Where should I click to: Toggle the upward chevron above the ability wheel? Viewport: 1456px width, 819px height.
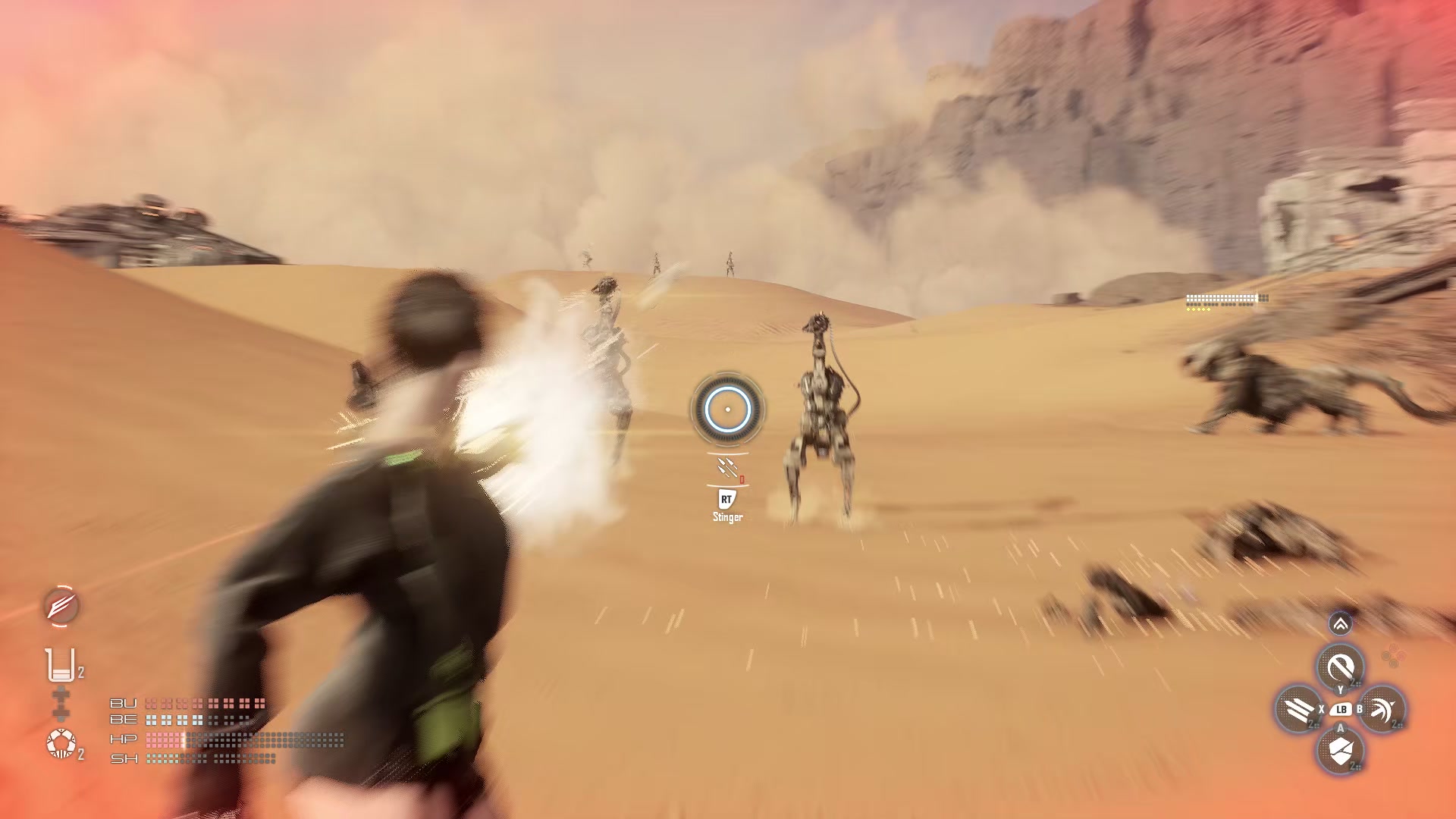coord(1339,625)
